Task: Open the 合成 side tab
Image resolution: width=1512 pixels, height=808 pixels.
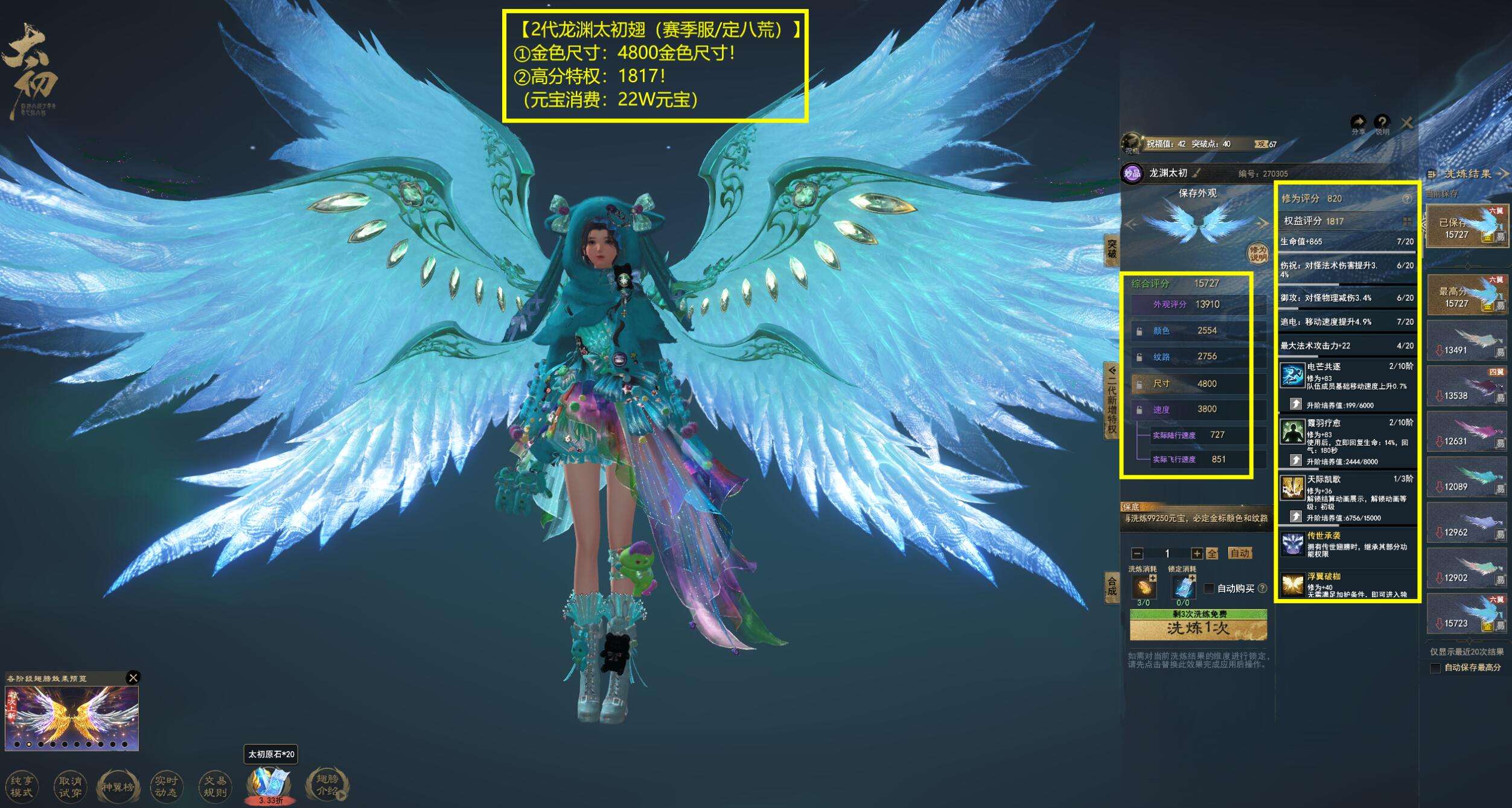Action: 1111,586
